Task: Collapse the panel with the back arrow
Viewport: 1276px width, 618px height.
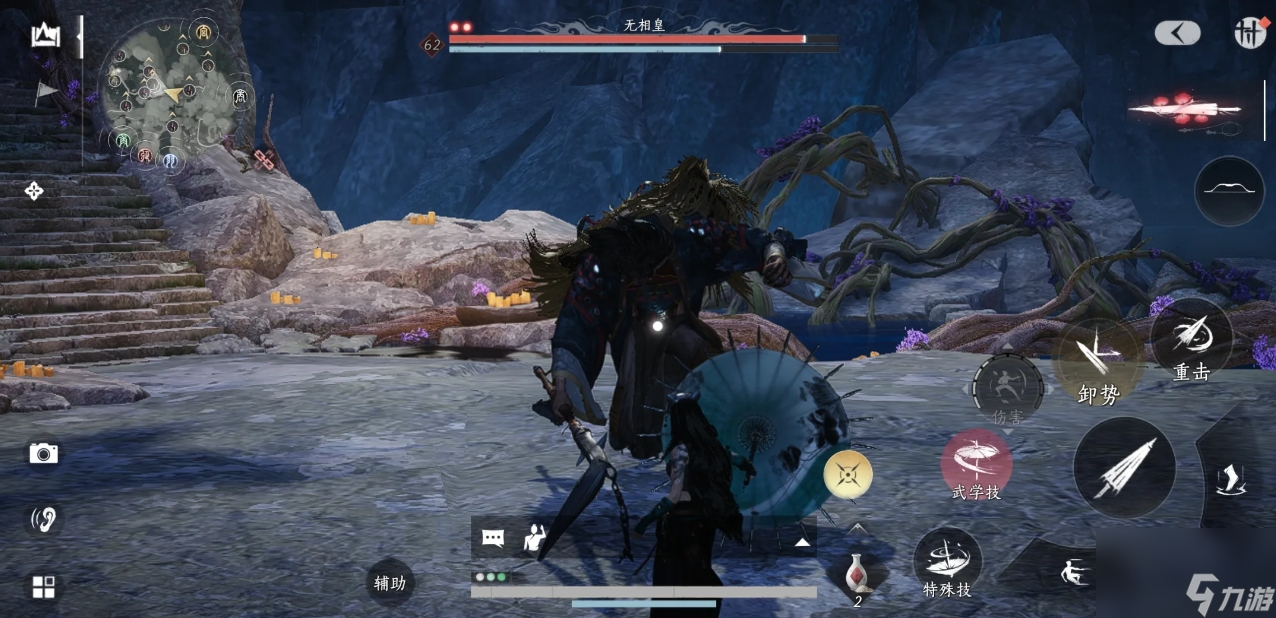Action: [1177, 33]
